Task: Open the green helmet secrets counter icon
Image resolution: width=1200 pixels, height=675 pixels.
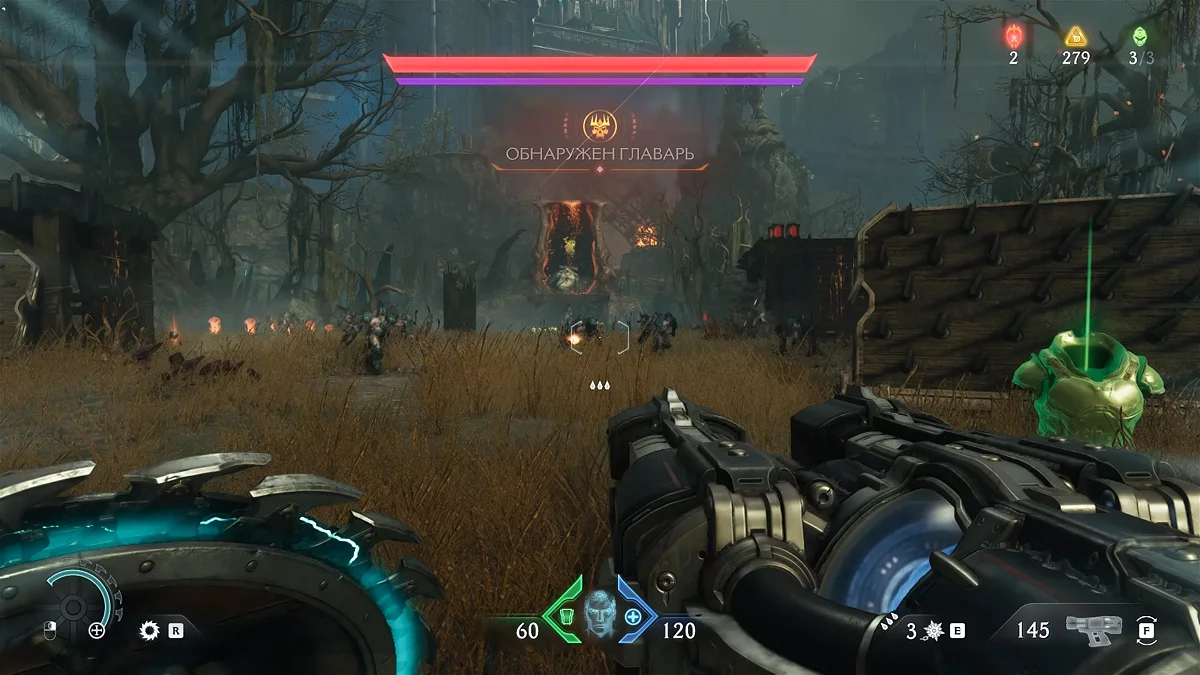Action: pos(1139,36)
